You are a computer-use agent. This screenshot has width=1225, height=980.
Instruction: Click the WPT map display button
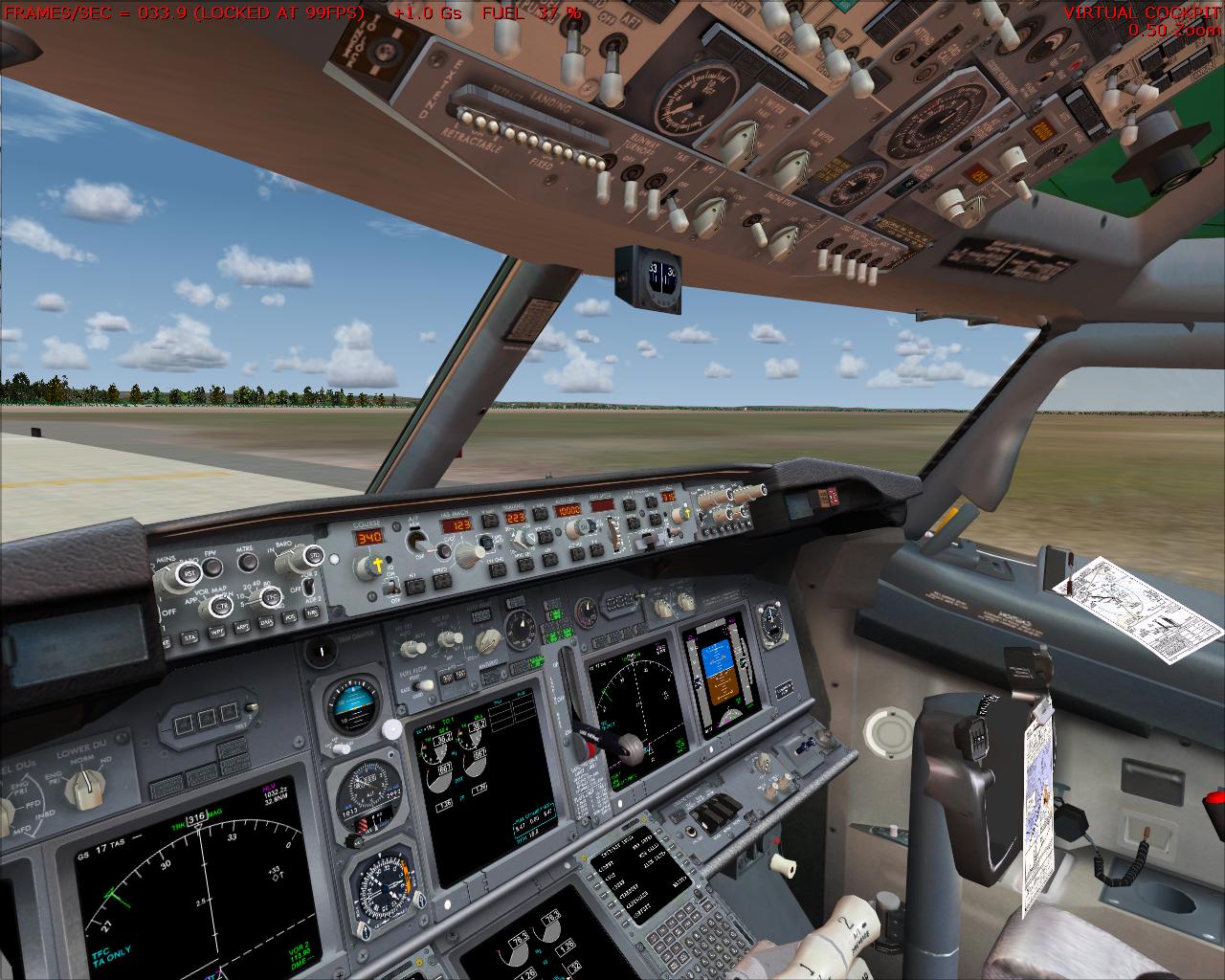point(217,631)
